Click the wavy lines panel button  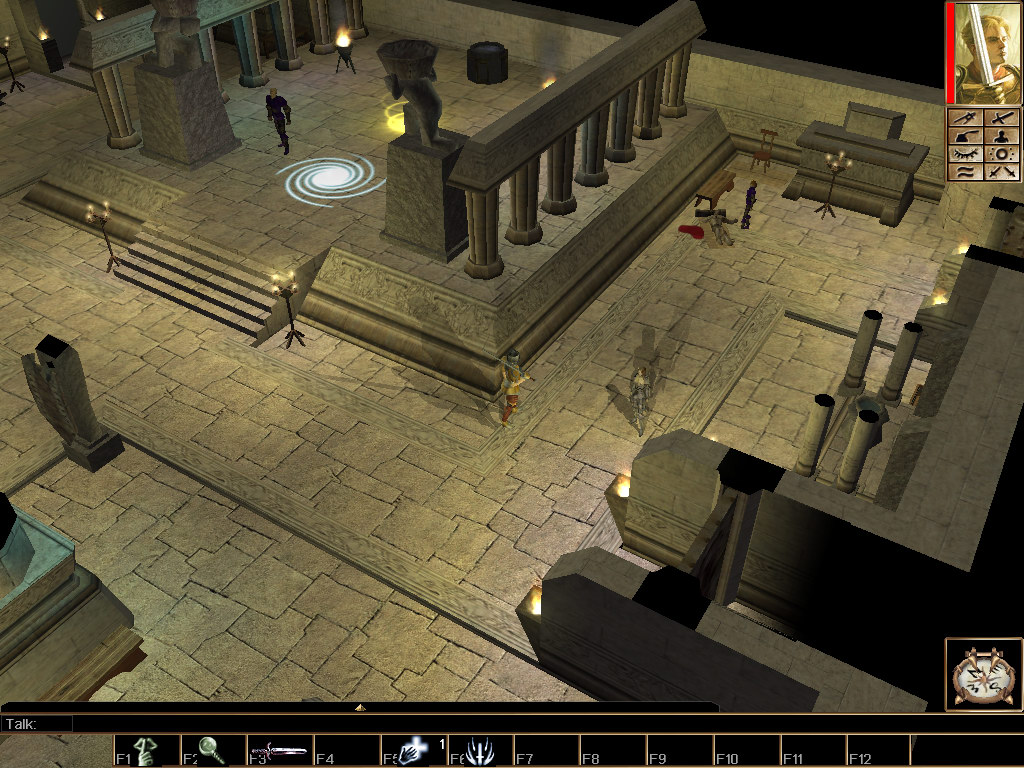[x=964, y=172]
